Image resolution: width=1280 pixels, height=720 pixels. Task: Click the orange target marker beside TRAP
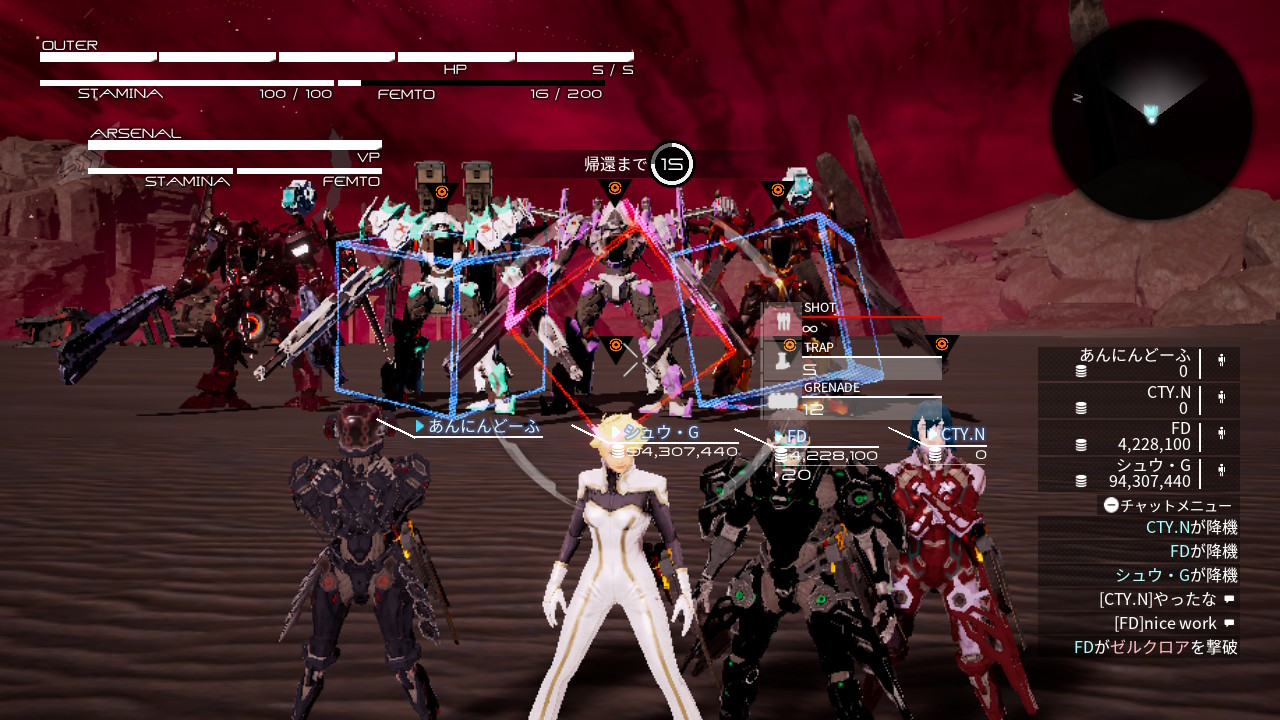coord(789,344)
